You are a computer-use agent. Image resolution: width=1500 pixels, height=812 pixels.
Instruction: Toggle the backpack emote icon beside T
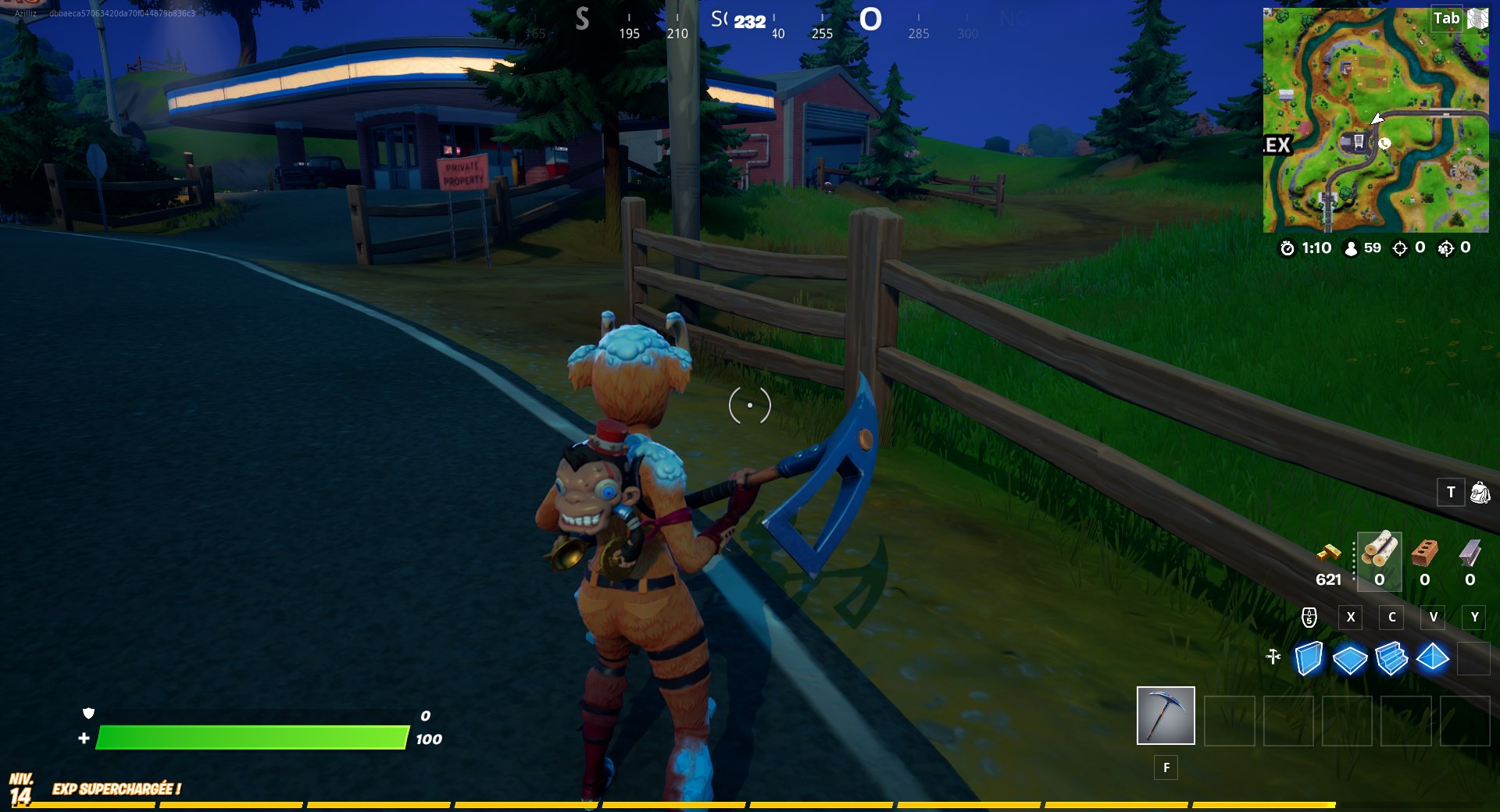(x=1479, y=493)
